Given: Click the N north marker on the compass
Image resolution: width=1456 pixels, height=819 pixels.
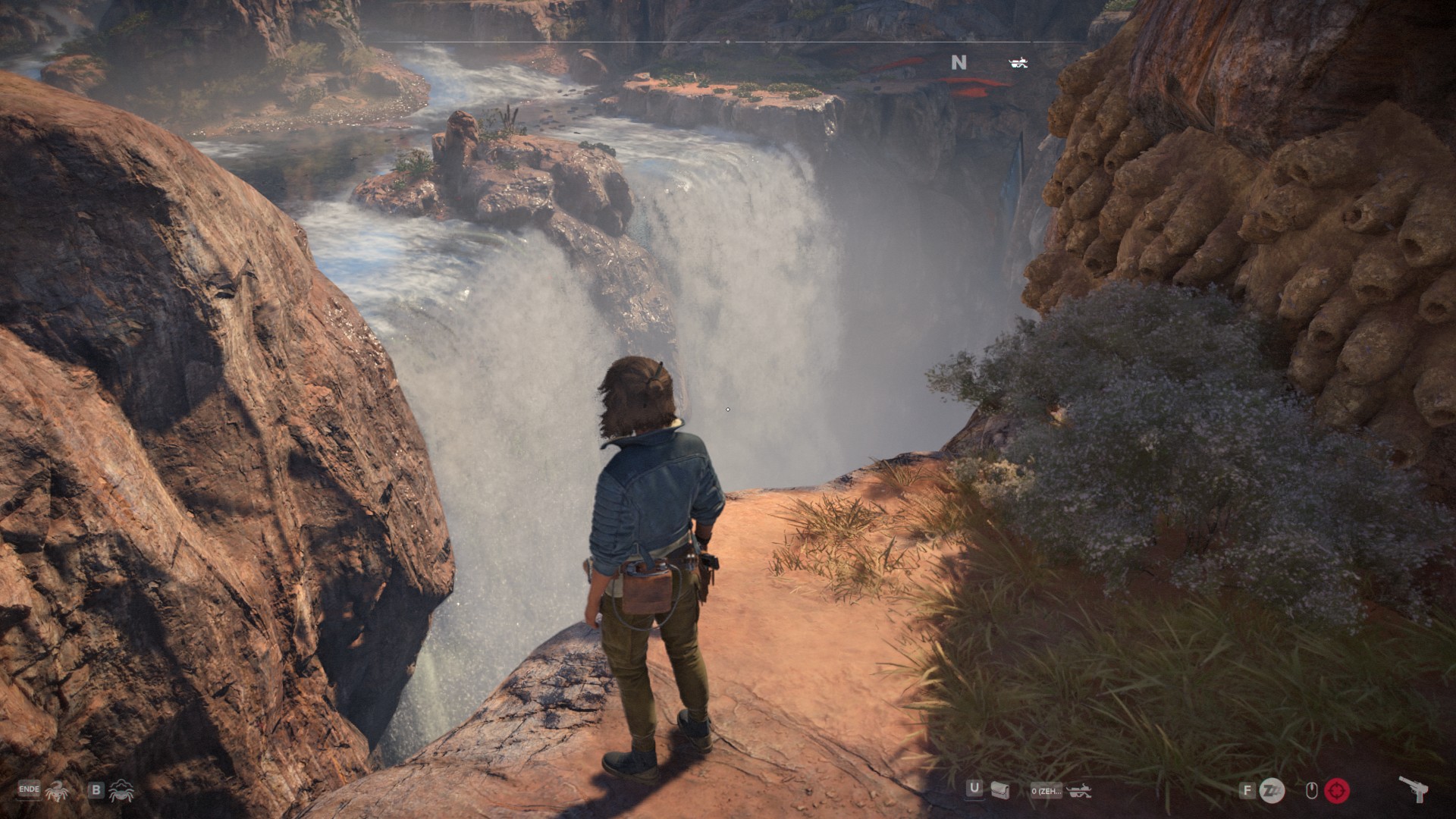Looking at the screenshot, I should (x=959, y=63).
